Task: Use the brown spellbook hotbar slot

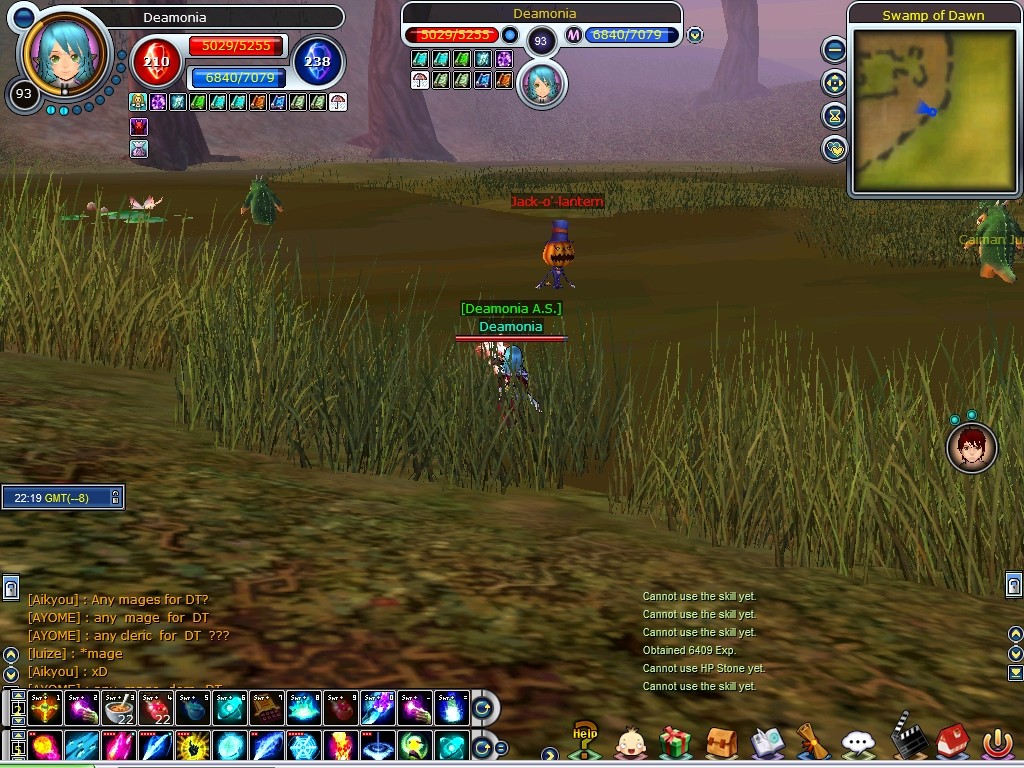Action: tap(267, 708)
